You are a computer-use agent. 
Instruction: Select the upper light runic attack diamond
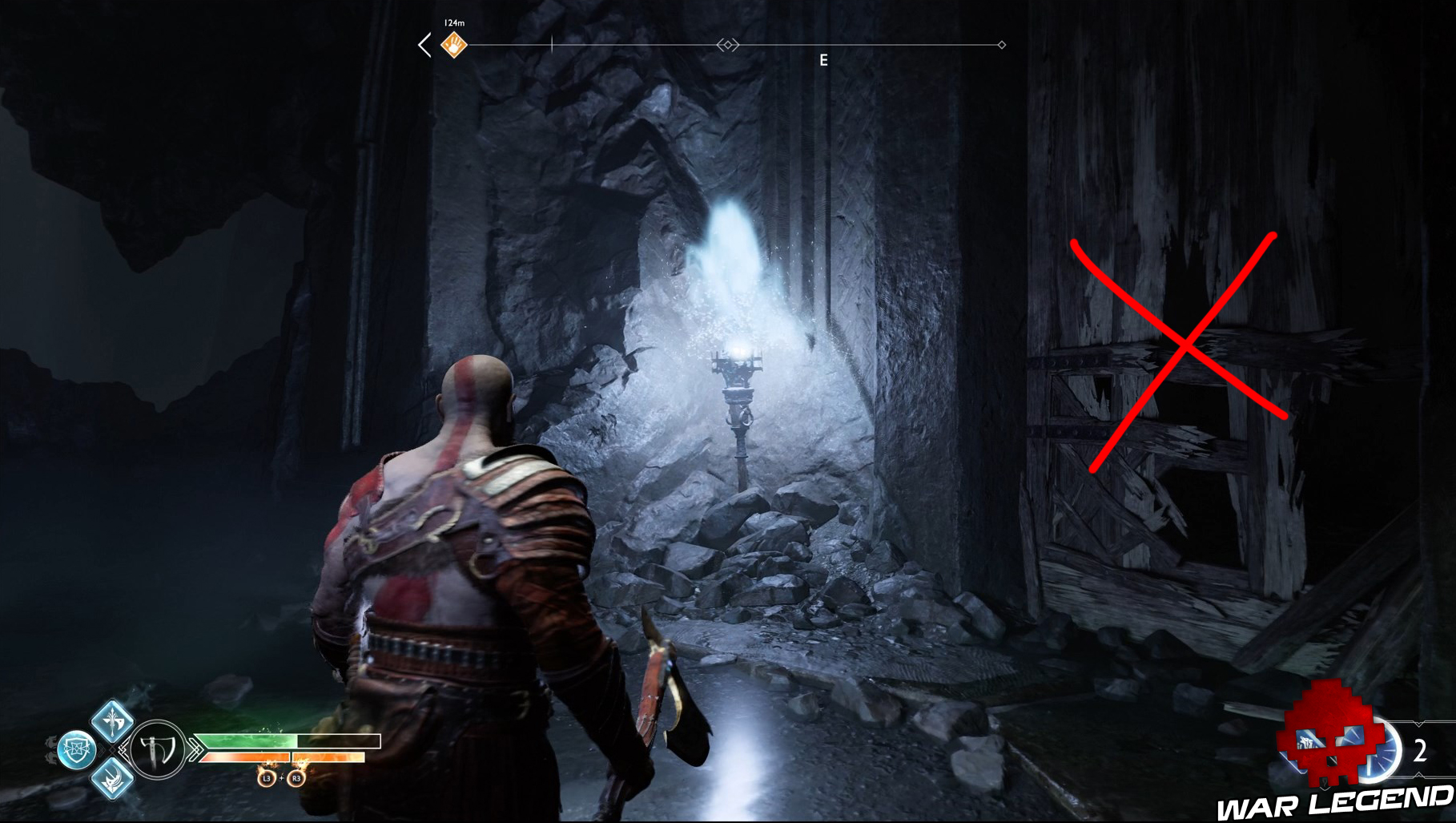point(113,724)
